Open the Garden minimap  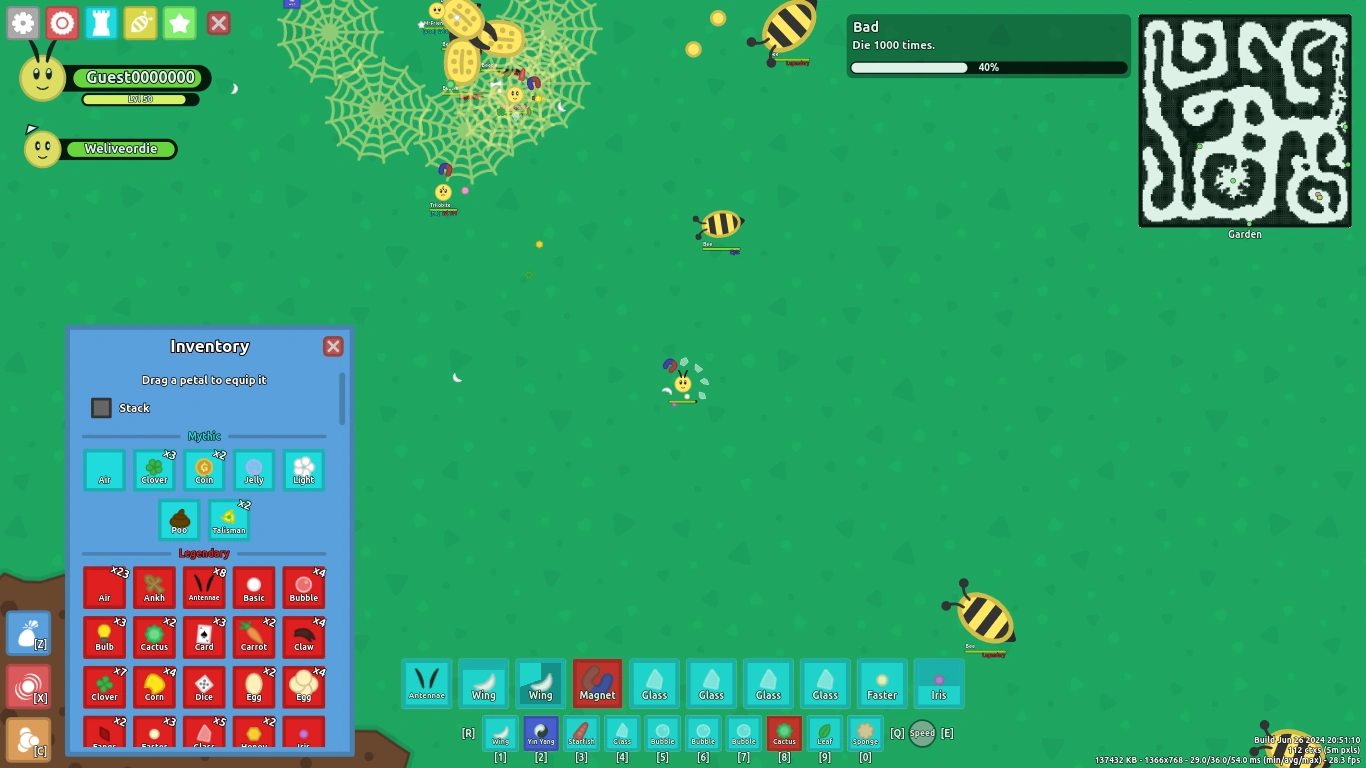(x=1244, y=120)
